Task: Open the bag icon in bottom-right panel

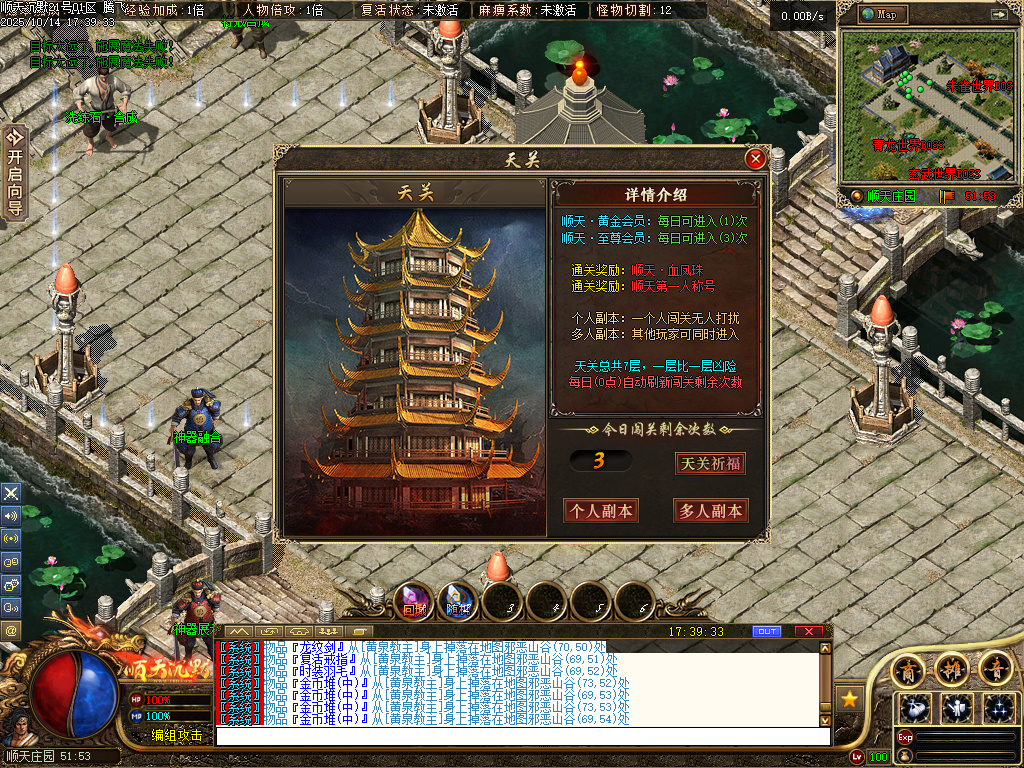Action: click(x=916, y=707)
